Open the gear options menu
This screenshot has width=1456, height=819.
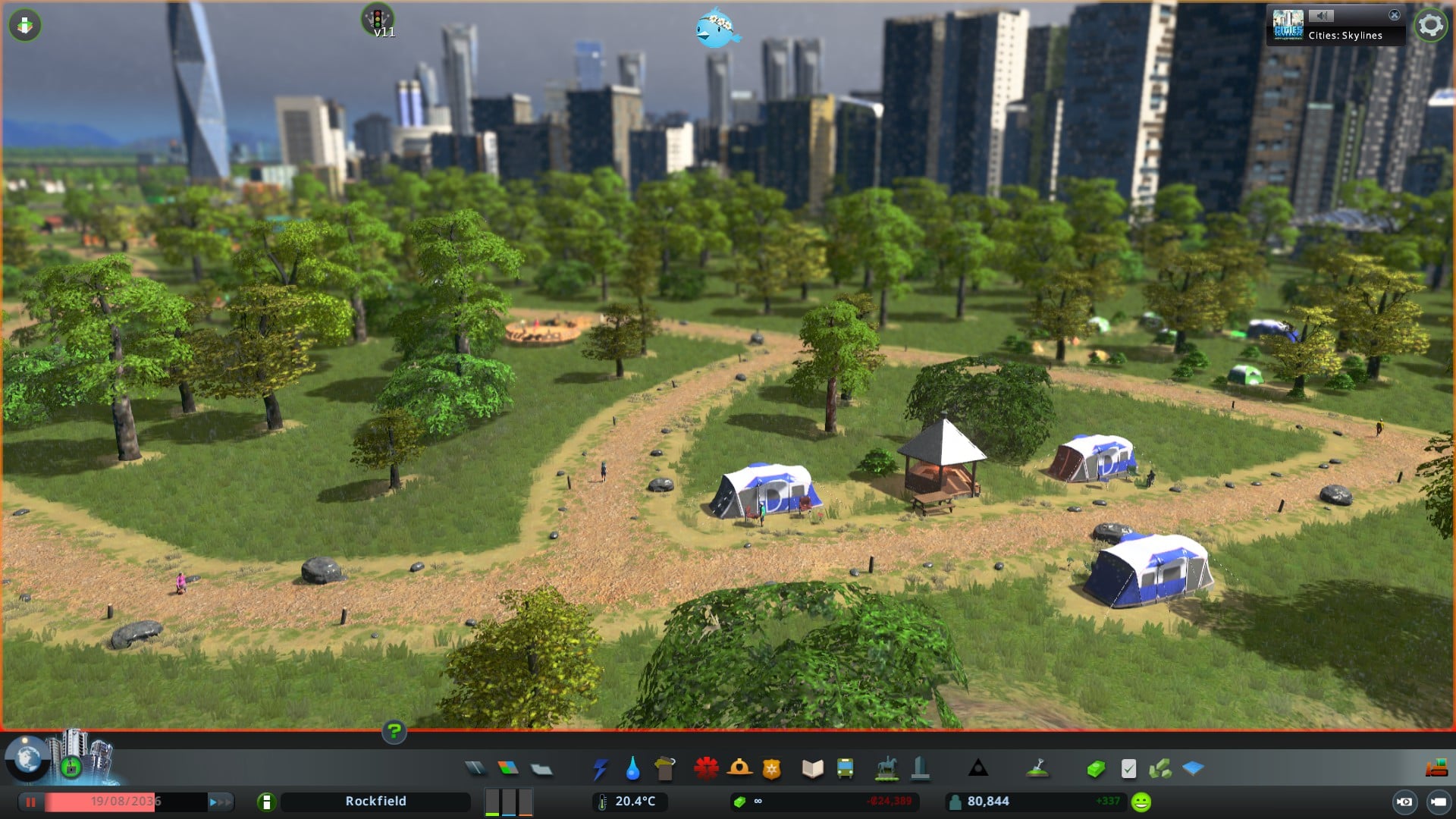1431,25
